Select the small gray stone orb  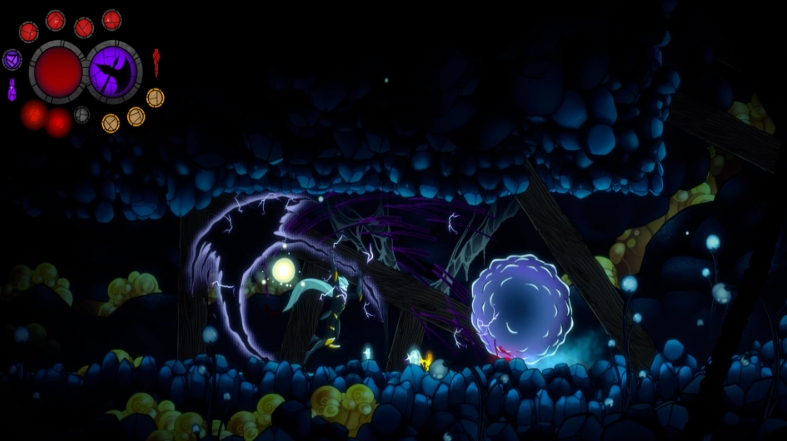point(82,115)
